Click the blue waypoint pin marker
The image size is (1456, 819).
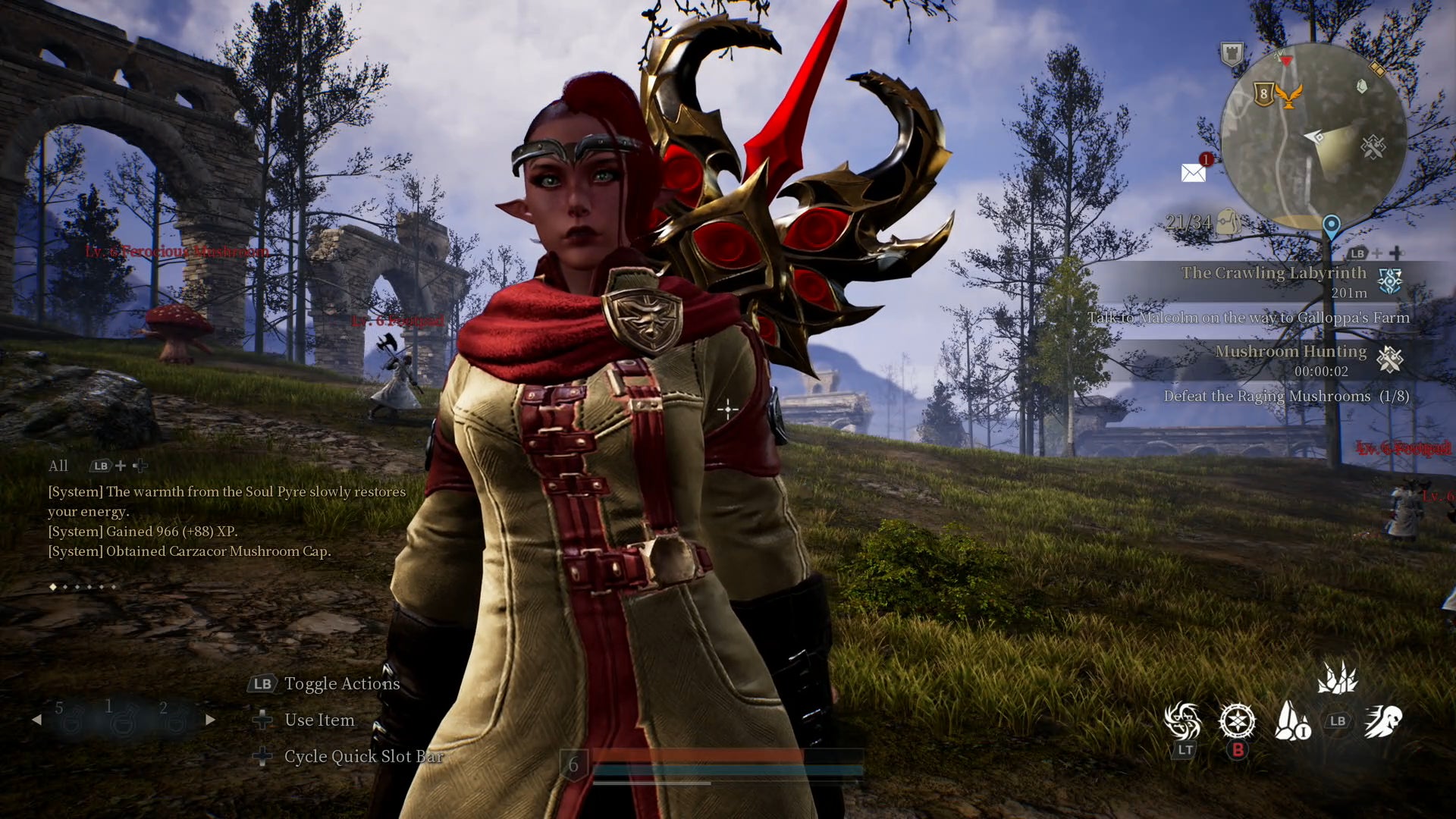click(1331, 225)
